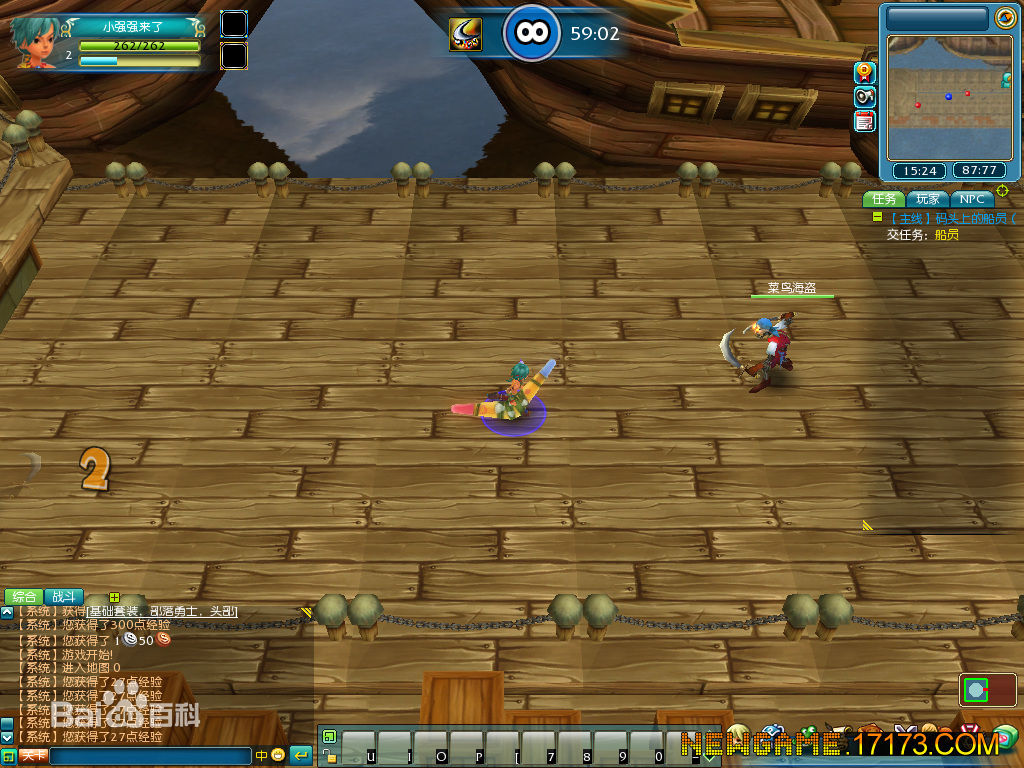Switch to the NPC tab

pos(972,199)
